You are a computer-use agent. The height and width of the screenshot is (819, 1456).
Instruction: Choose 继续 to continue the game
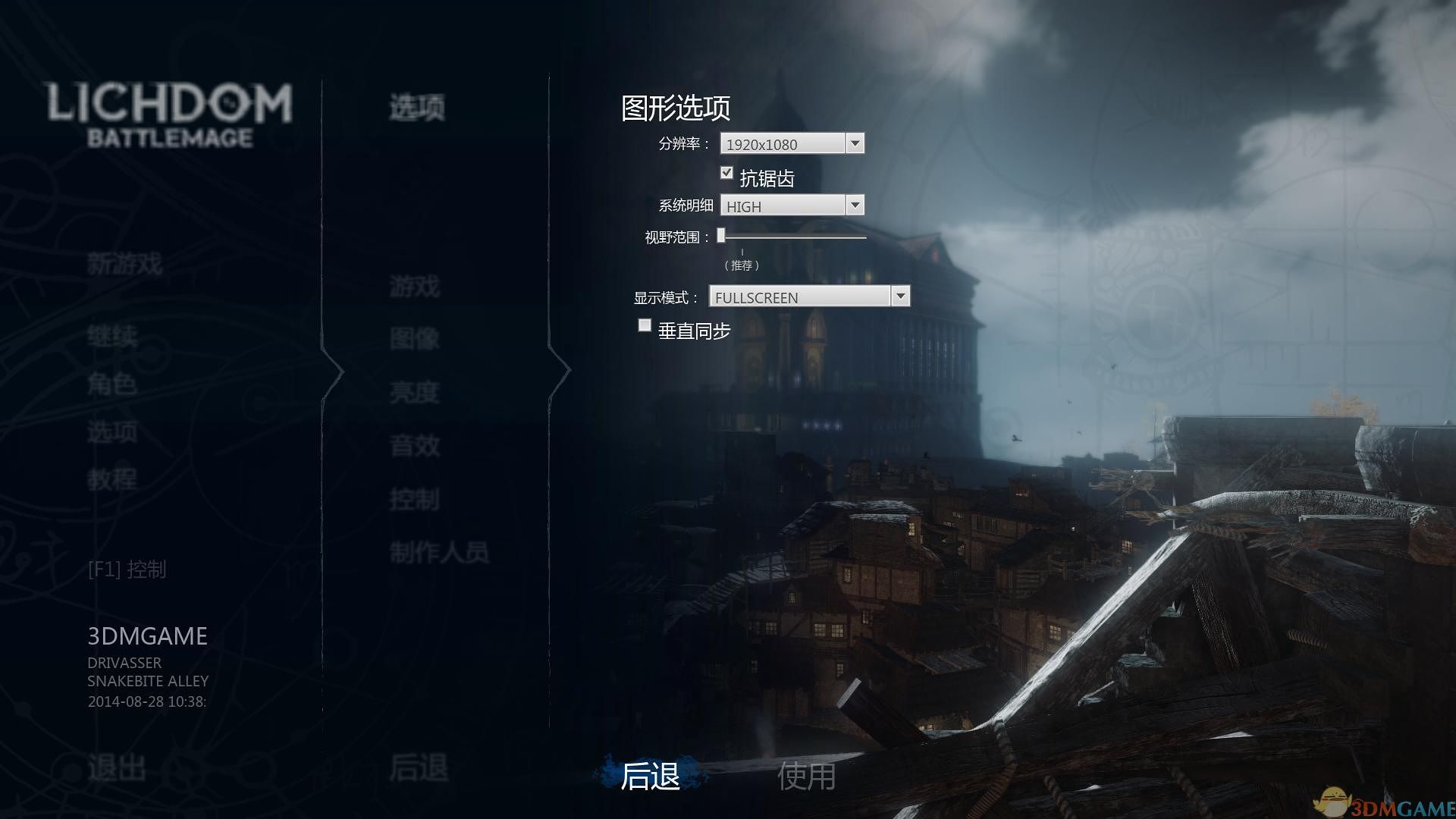tap(112, 336)
